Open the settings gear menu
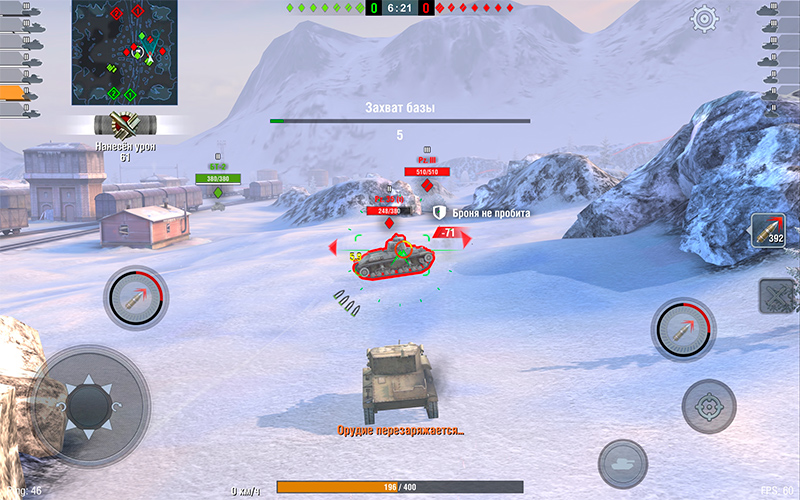Screen dimensions: 800x500 [706, 18]
